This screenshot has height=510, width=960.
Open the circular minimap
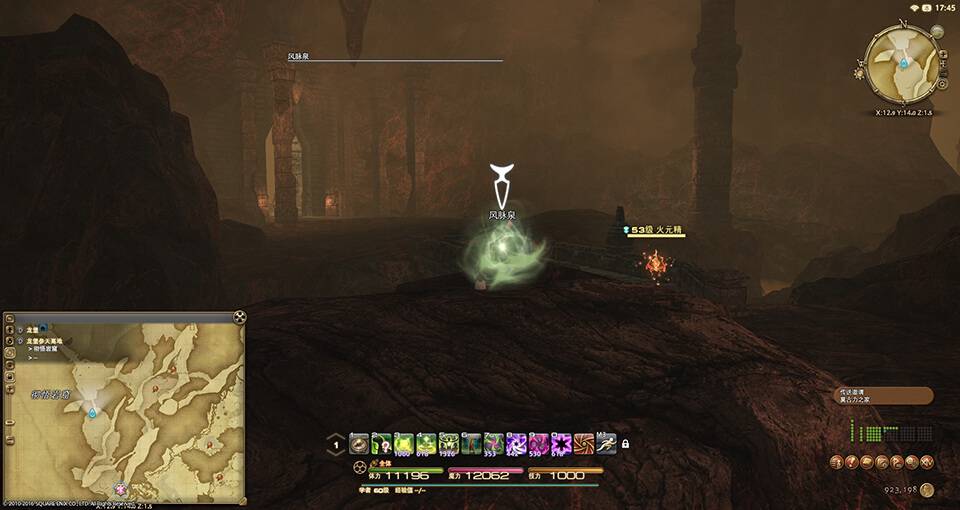click(903, 63)
